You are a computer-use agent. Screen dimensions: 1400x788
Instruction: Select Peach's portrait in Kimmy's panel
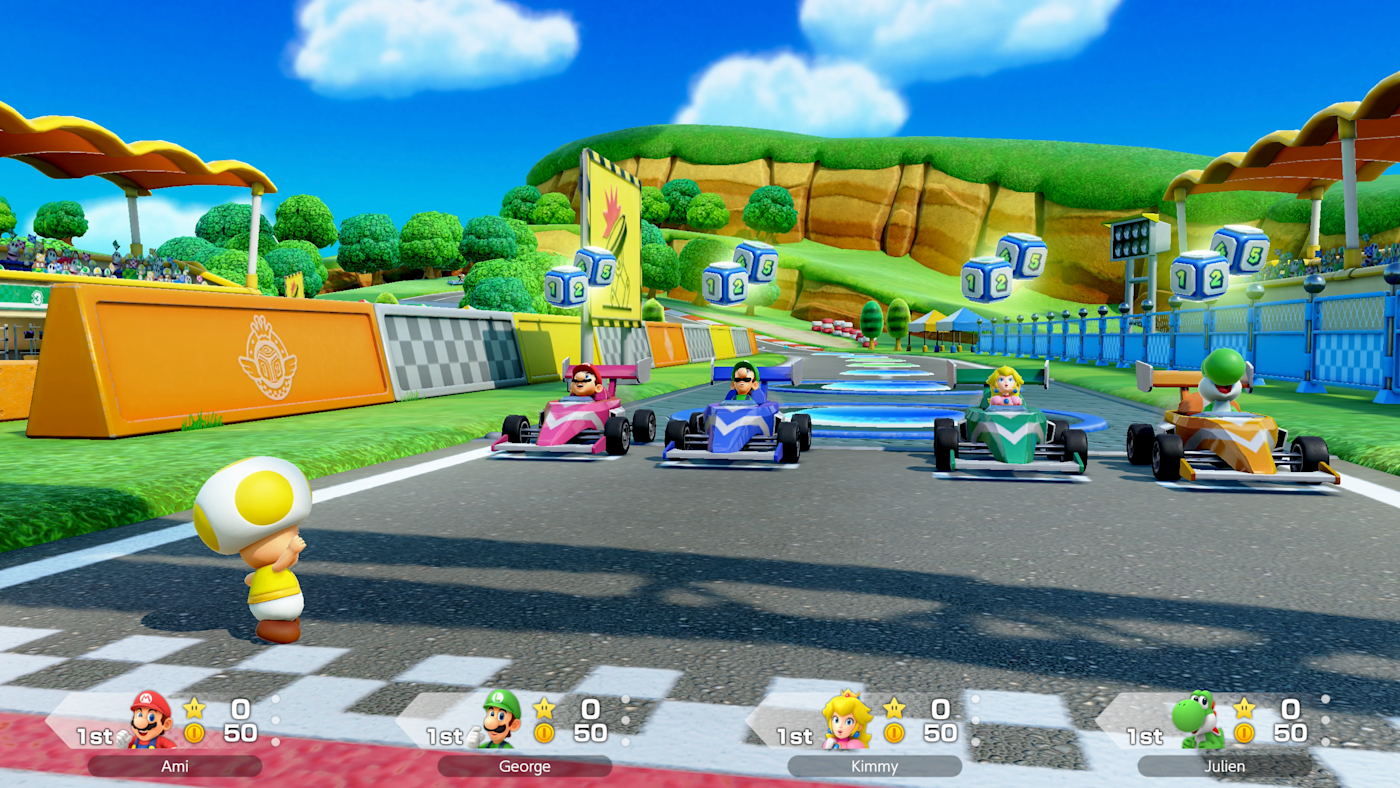(846, 720)
